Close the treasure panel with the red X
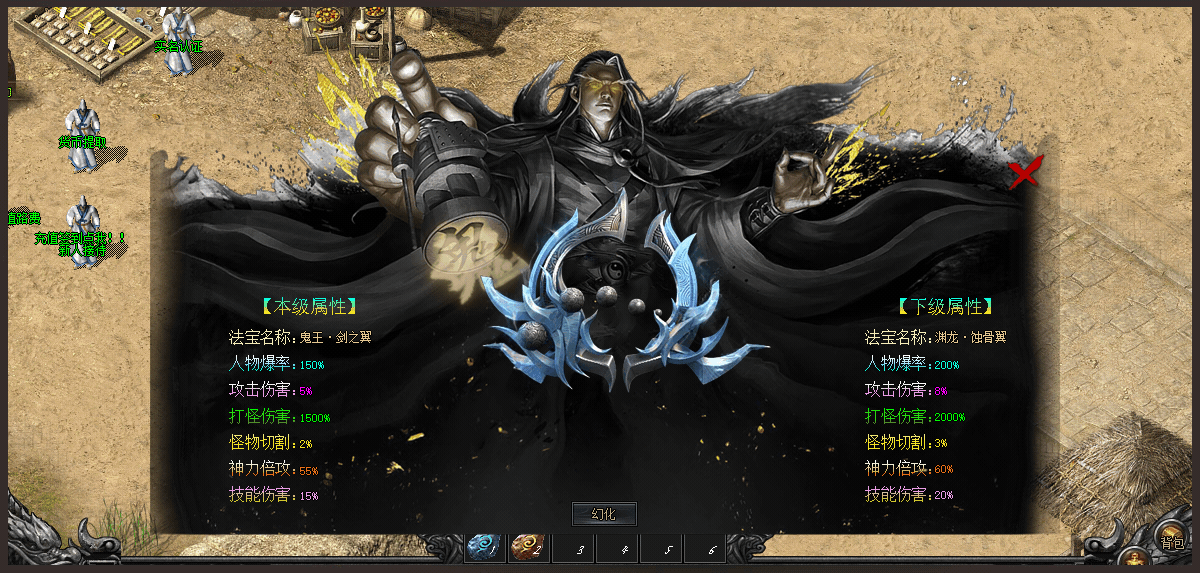The width and height of the screenshot is (1200, 573). click(x=1024, y=174)
